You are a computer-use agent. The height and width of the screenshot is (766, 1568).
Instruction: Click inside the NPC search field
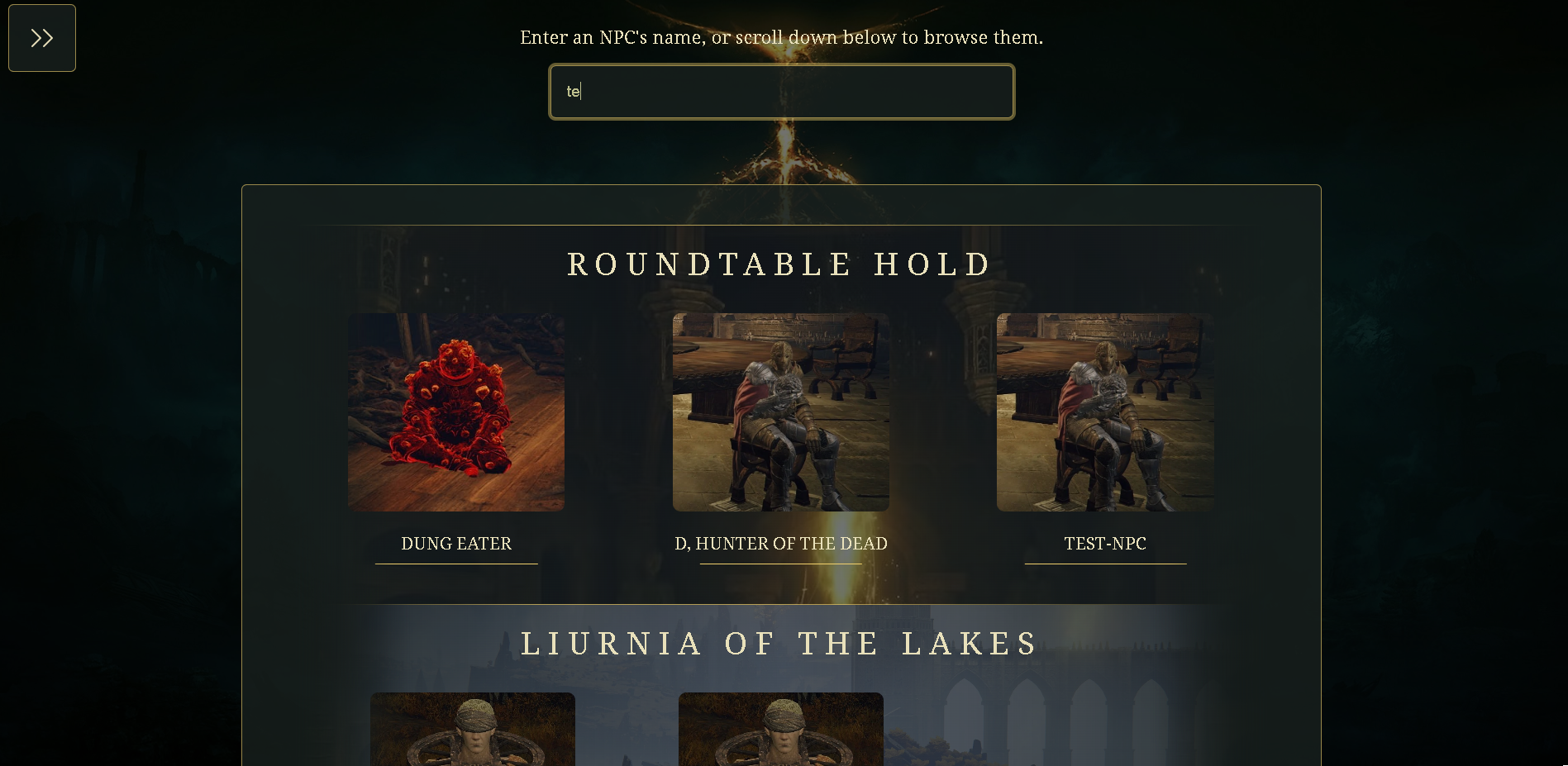tap(780, 92)
